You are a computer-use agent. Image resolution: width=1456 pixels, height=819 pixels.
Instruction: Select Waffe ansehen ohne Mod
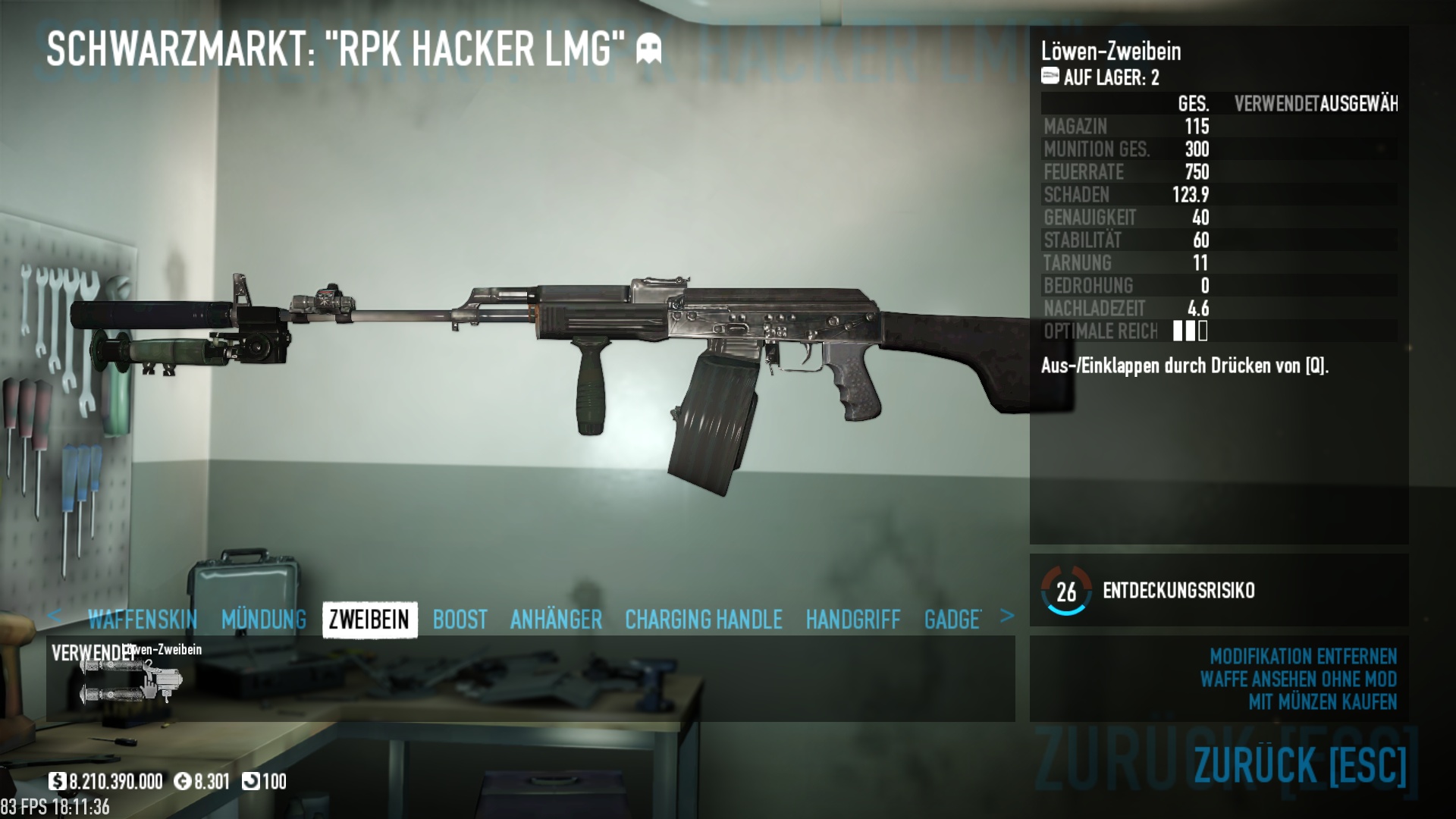pos(1298,679)
